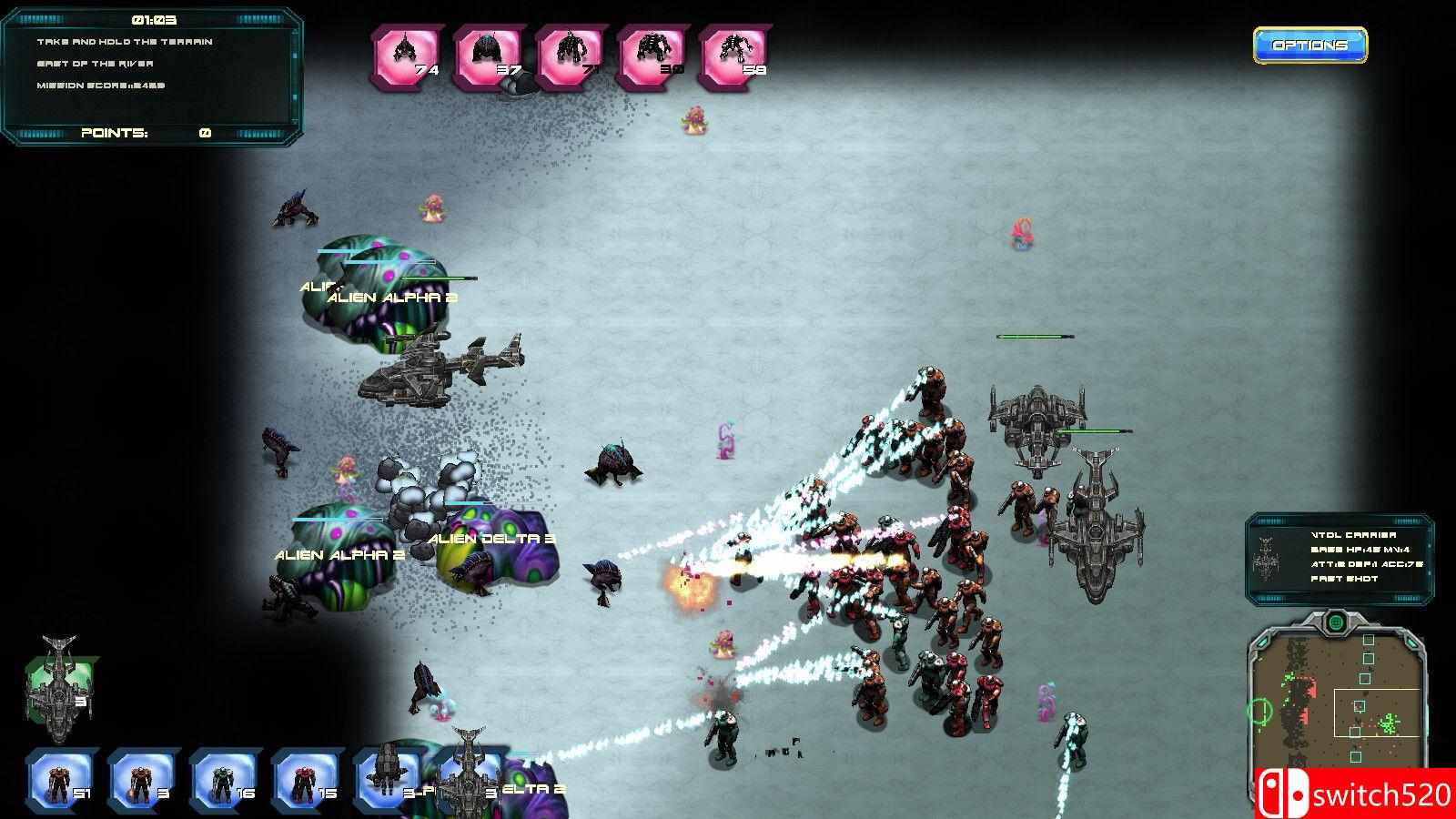Open the Options menu
Viewport: 1456px width, 819px height.
click(1309, 43)
